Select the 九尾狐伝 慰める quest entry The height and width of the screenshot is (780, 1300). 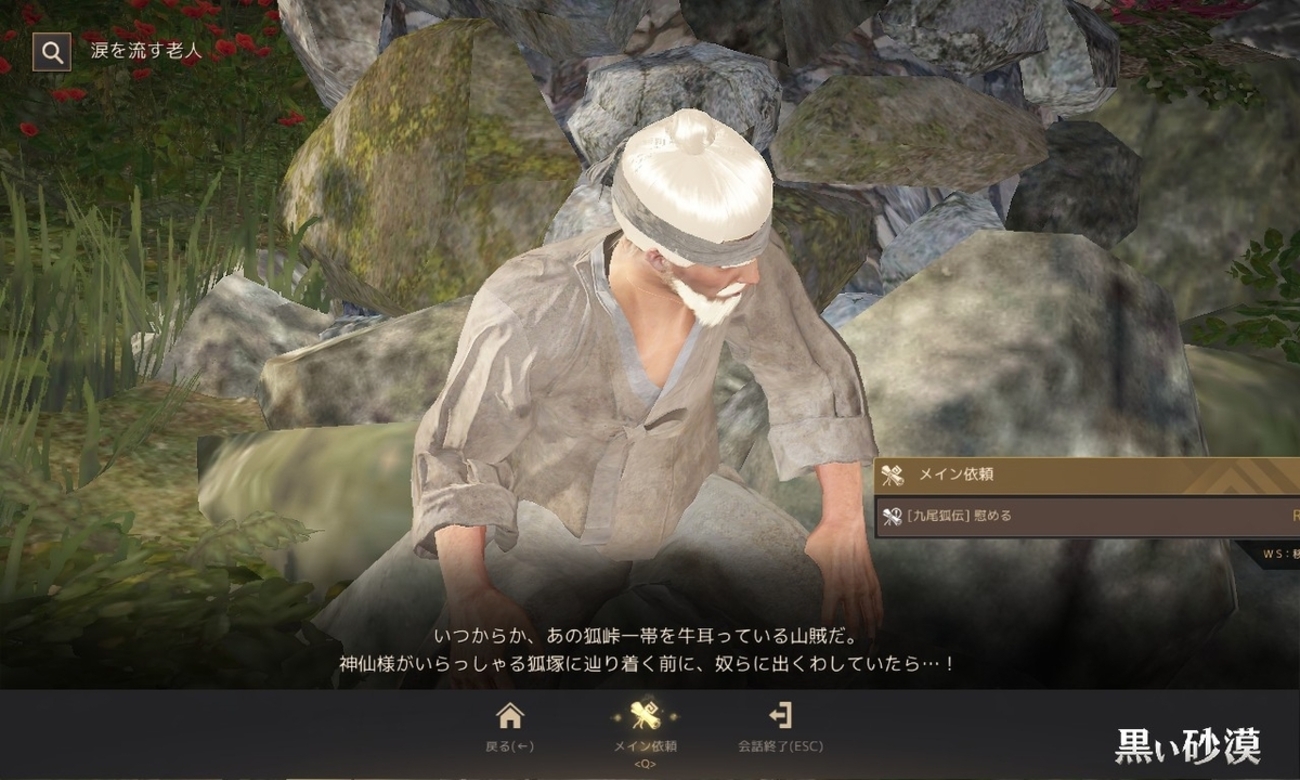[x=1085, y=516]
